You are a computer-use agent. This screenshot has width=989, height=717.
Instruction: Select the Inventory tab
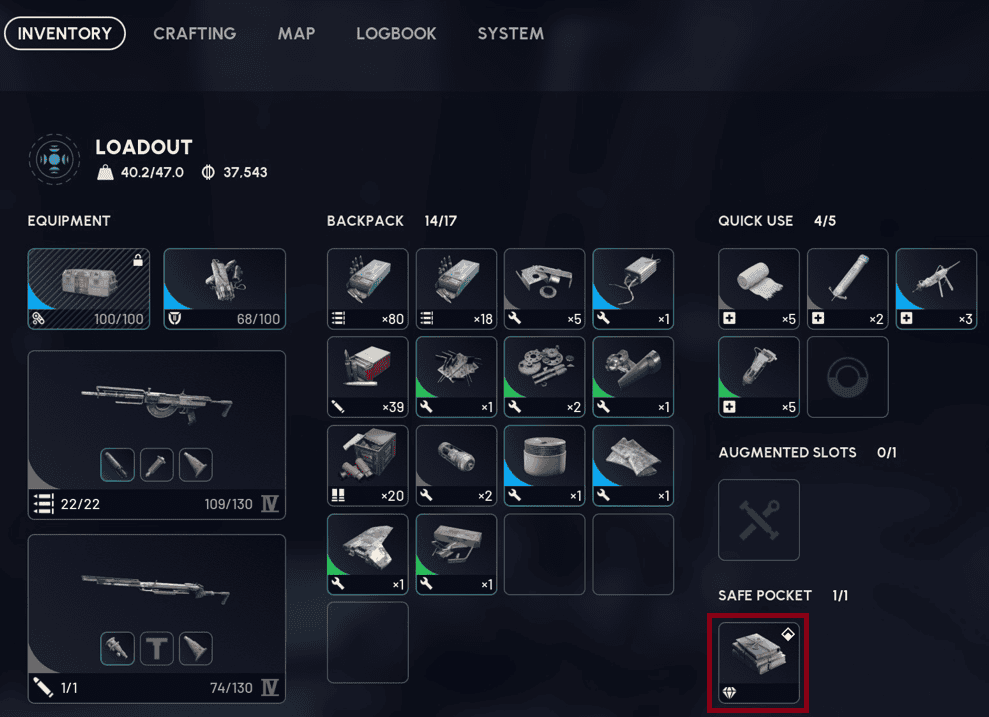pyautogui.click(x=65, y=33)
